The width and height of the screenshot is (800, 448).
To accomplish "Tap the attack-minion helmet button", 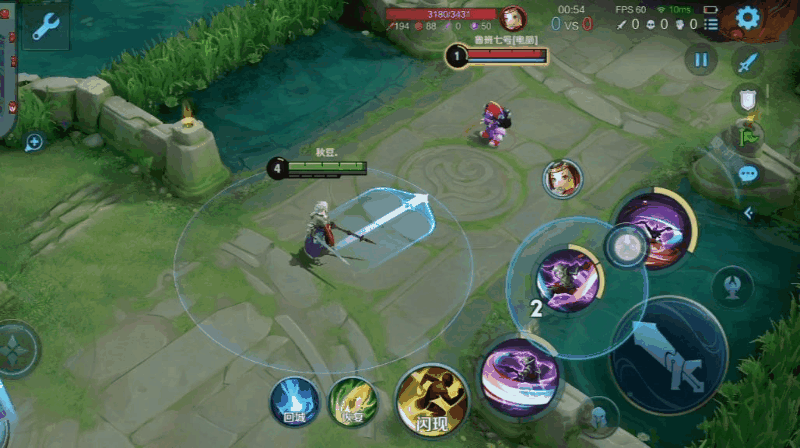I will pos(598,416).
